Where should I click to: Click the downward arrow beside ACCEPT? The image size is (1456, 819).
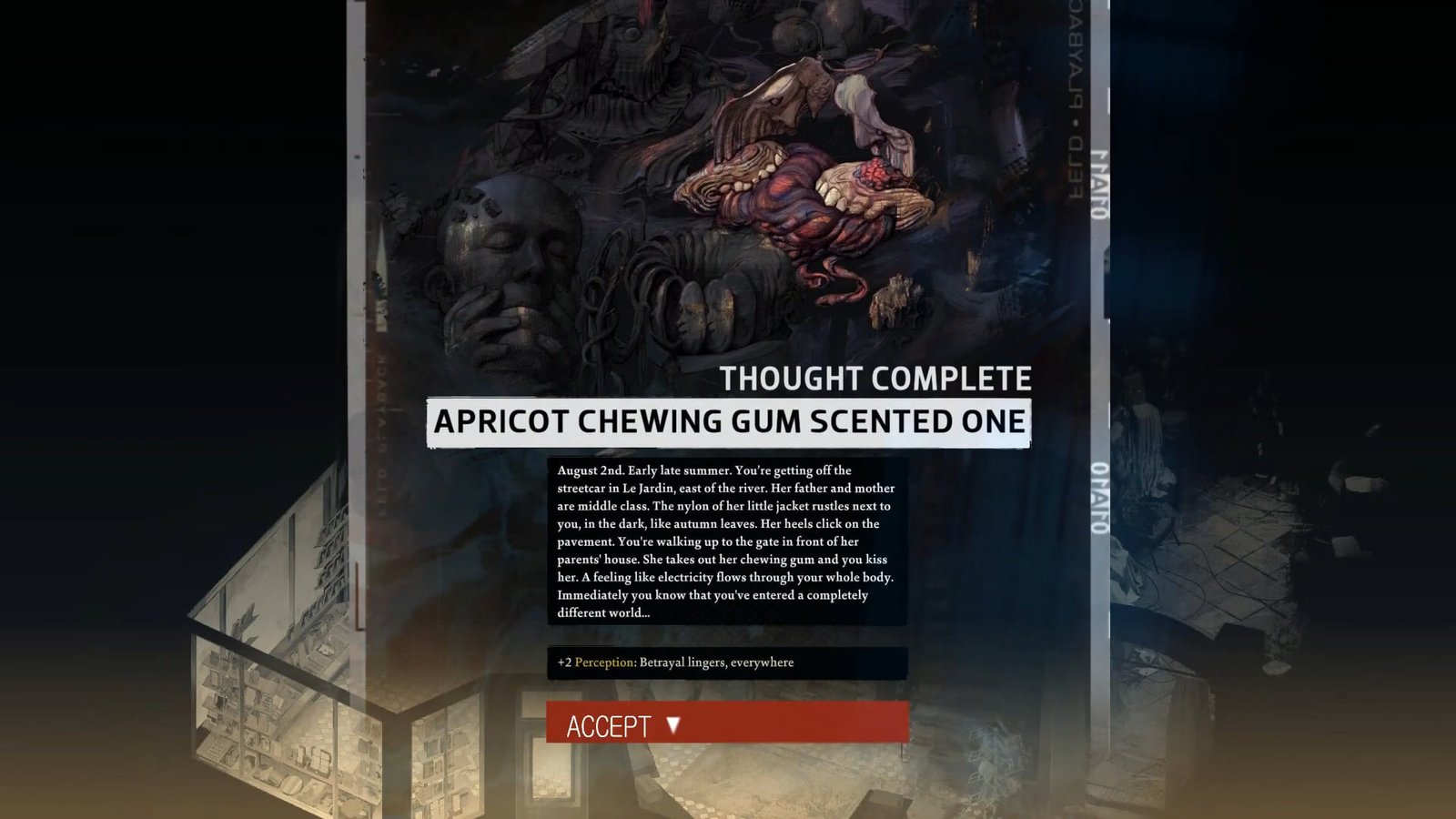click(672, 726)
